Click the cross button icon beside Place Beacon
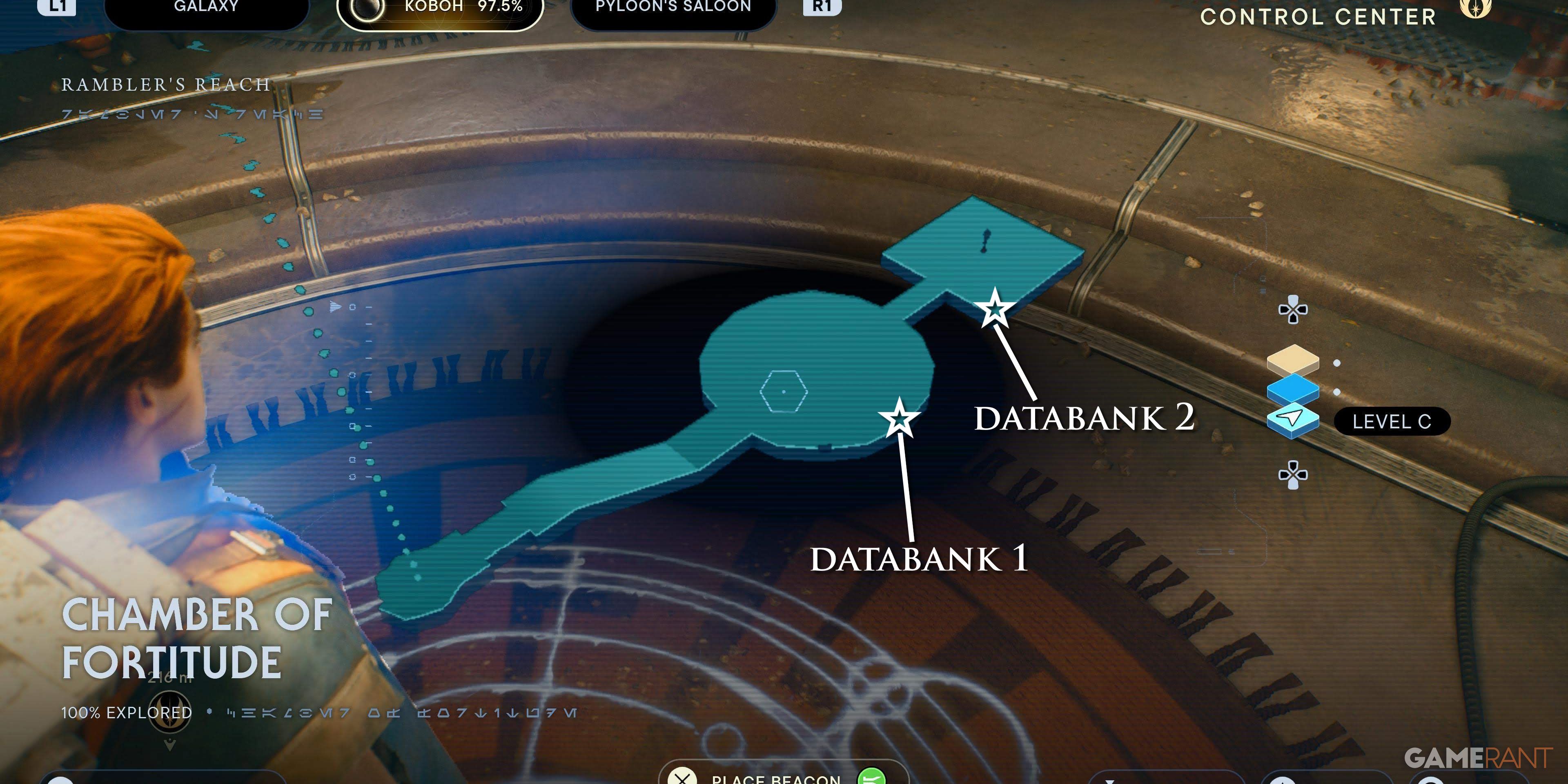Screen dimensions: 1568x784 pyautogui.click(x=683, y=780)
